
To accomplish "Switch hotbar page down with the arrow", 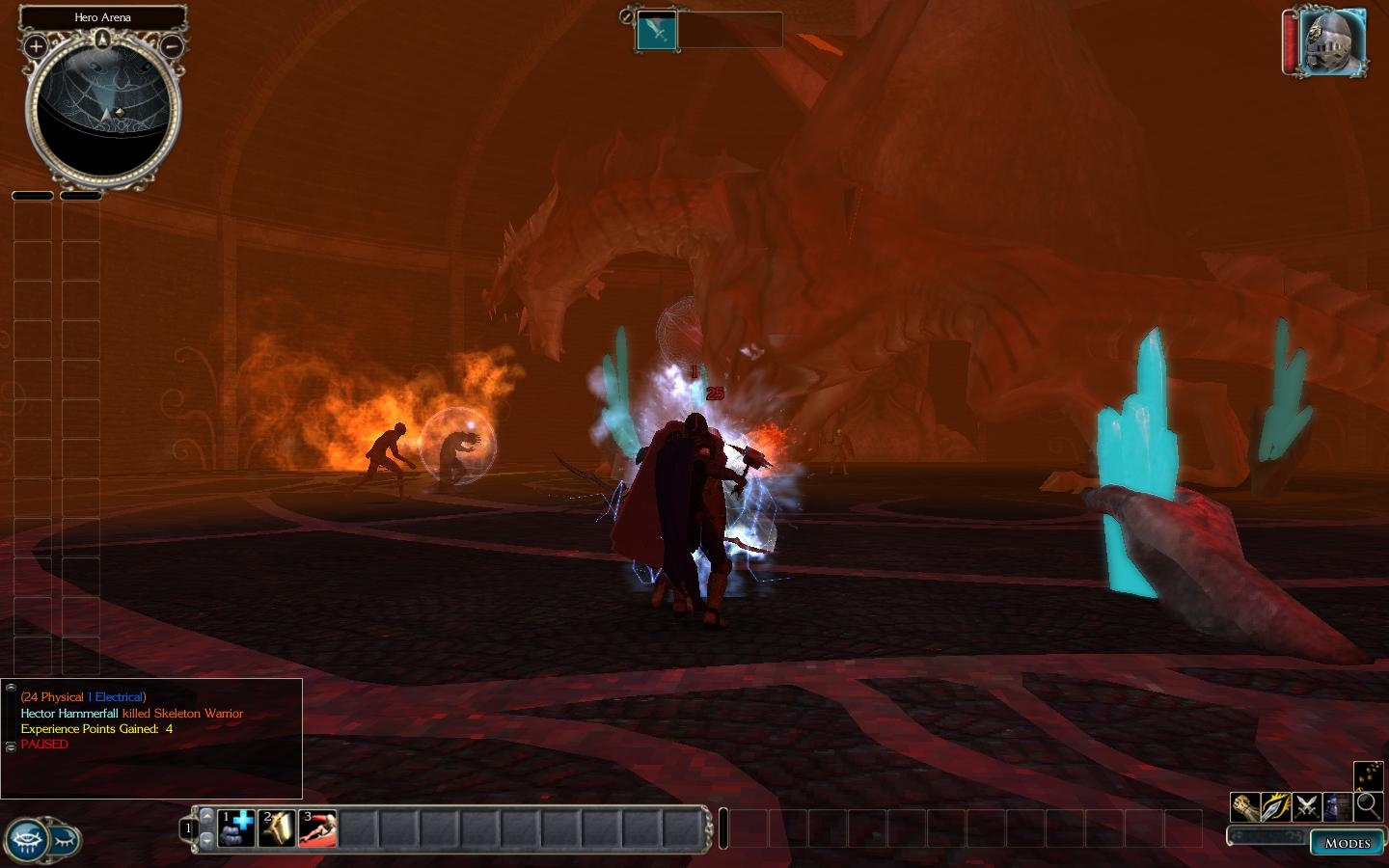I will (204, 841).
